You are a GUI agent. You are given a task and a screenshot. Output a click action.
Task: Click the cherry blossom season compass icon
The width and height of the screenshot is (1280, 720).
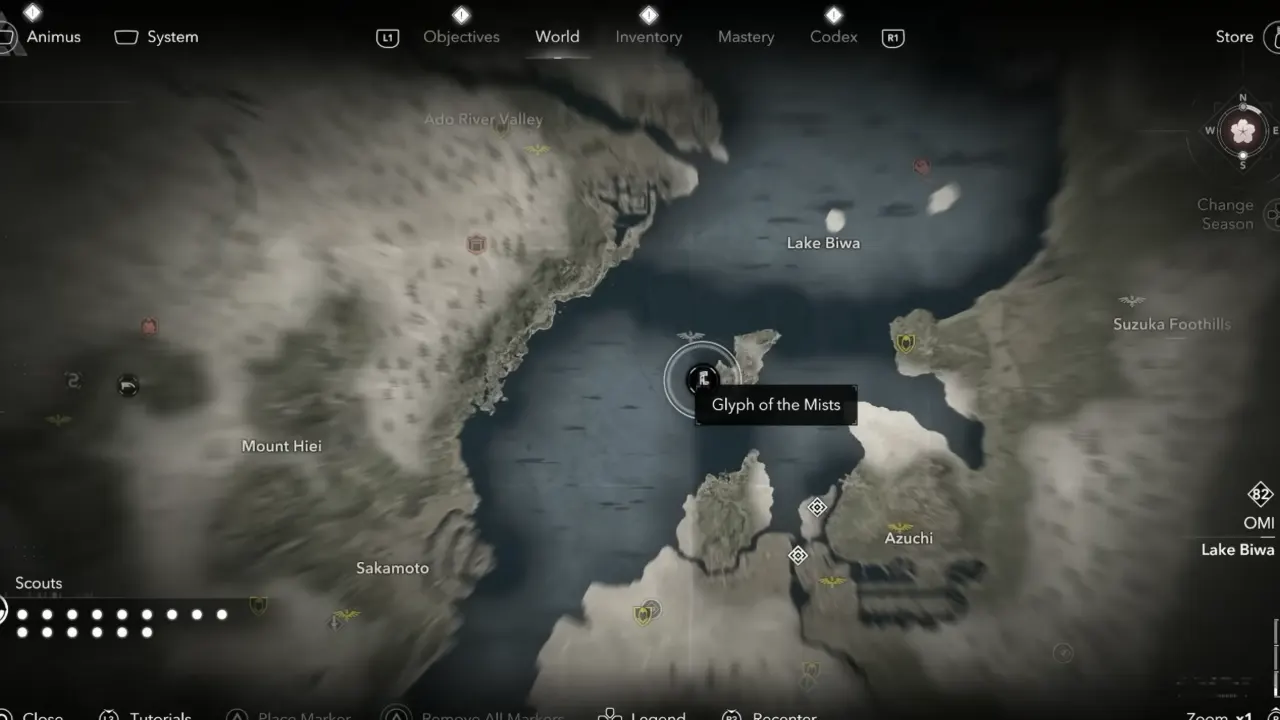click(x=1243, y=131)
